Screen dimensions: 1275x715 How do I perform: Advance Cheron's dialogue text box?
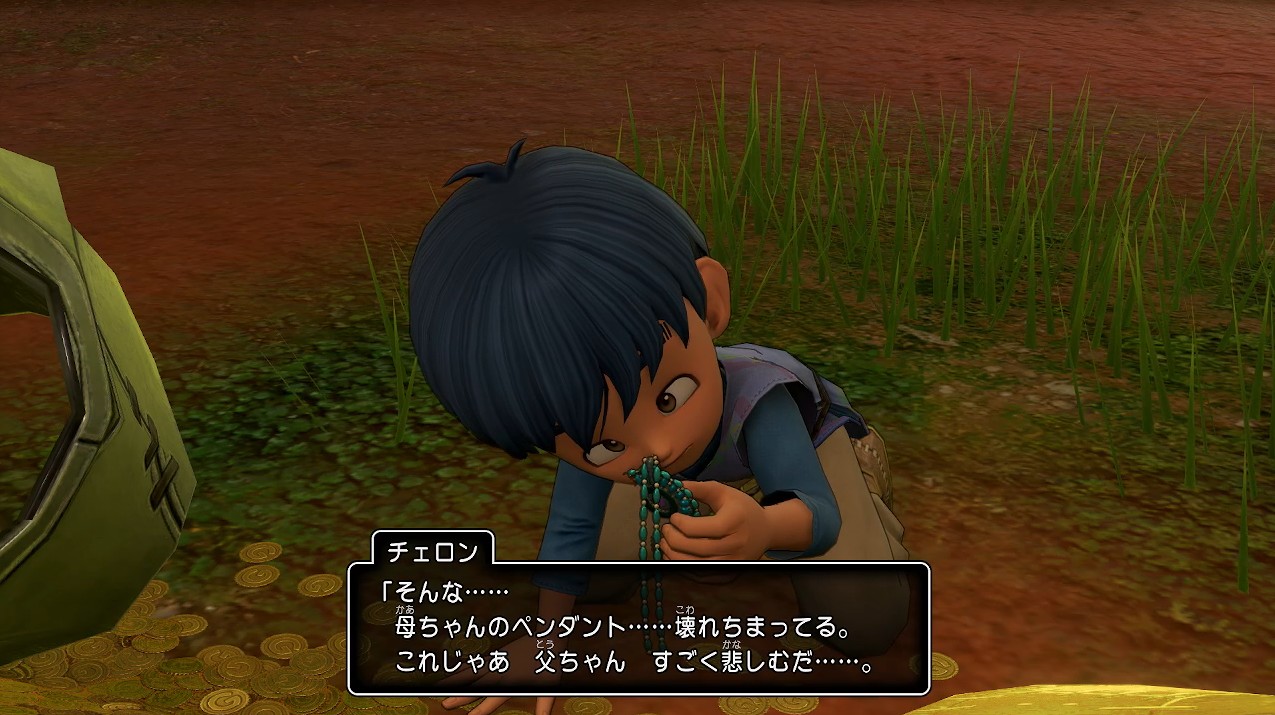639,629
